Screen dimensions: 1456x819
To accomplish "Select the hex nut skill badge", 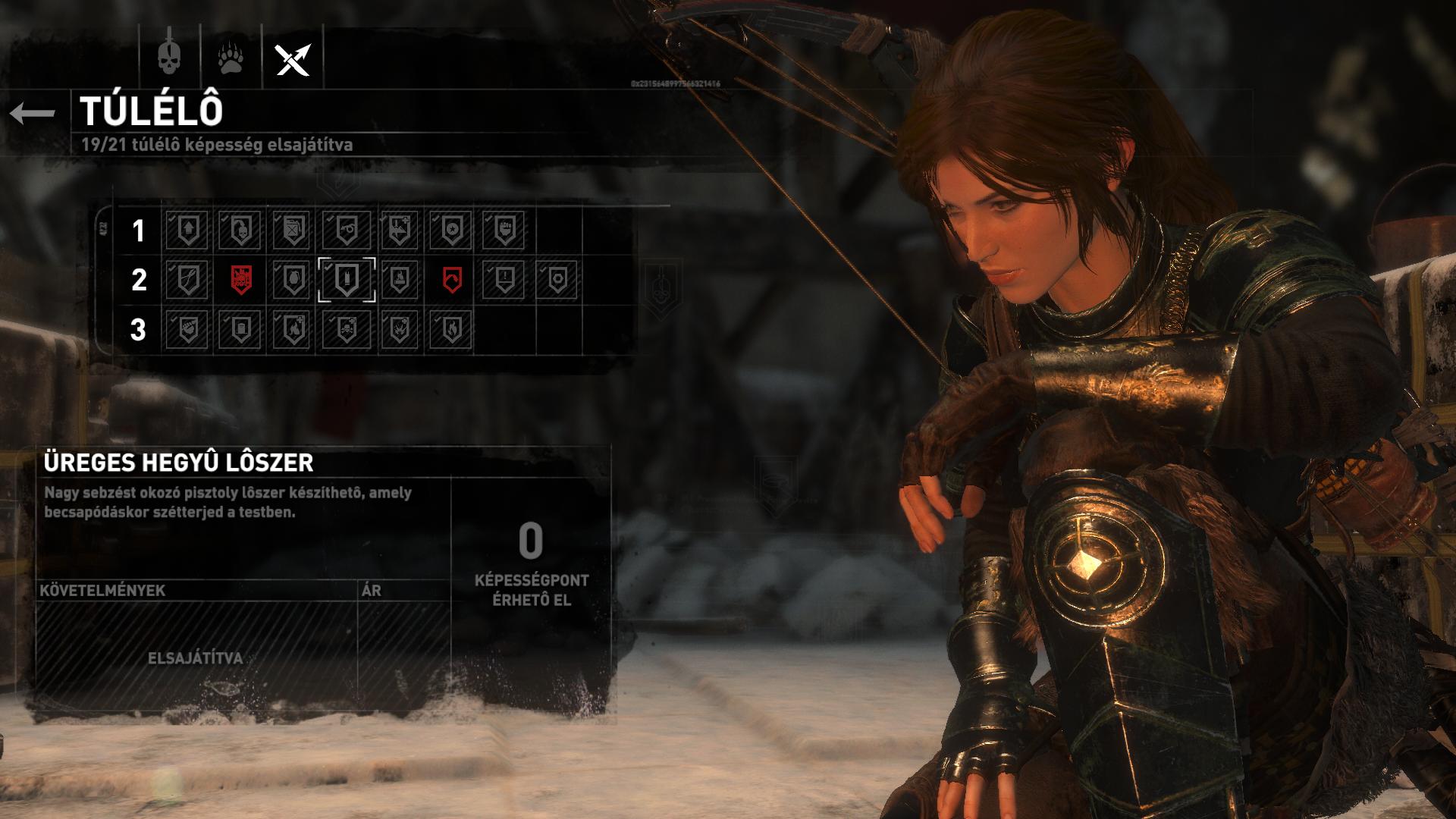I will (557, 280).
